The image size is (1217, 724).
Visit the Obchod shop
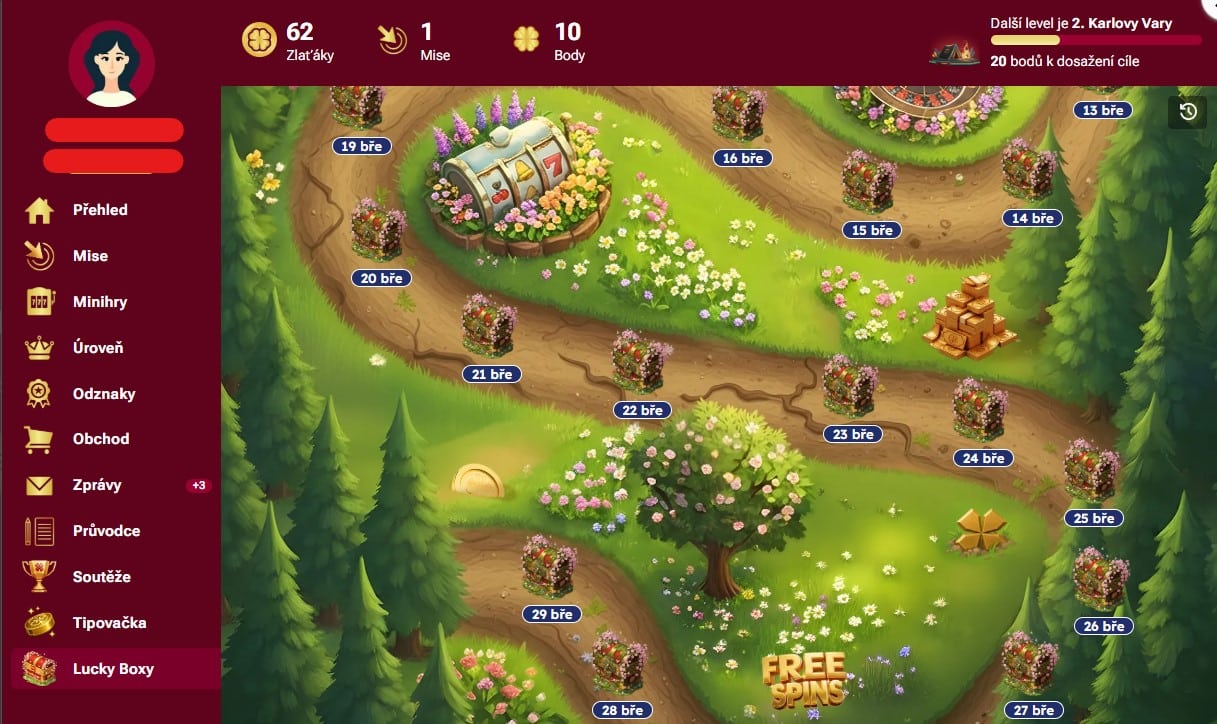[101, 439]
